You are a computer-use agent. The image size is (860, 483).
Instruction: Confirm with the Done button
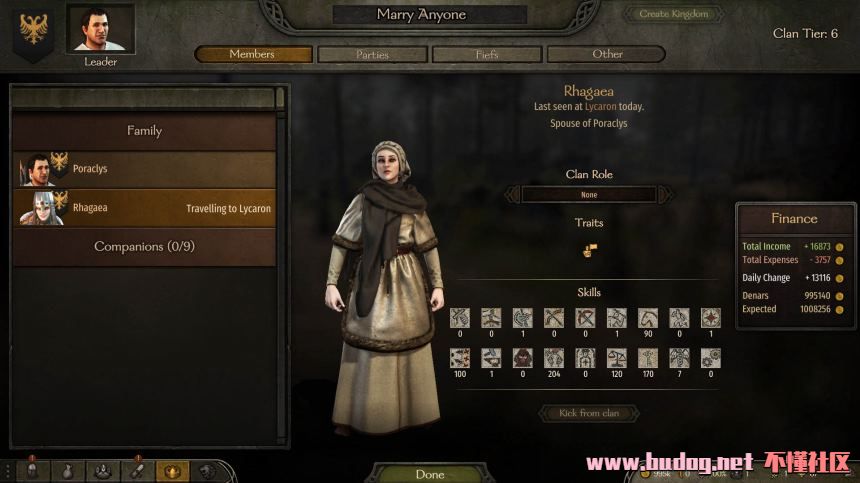pos(430,474)
